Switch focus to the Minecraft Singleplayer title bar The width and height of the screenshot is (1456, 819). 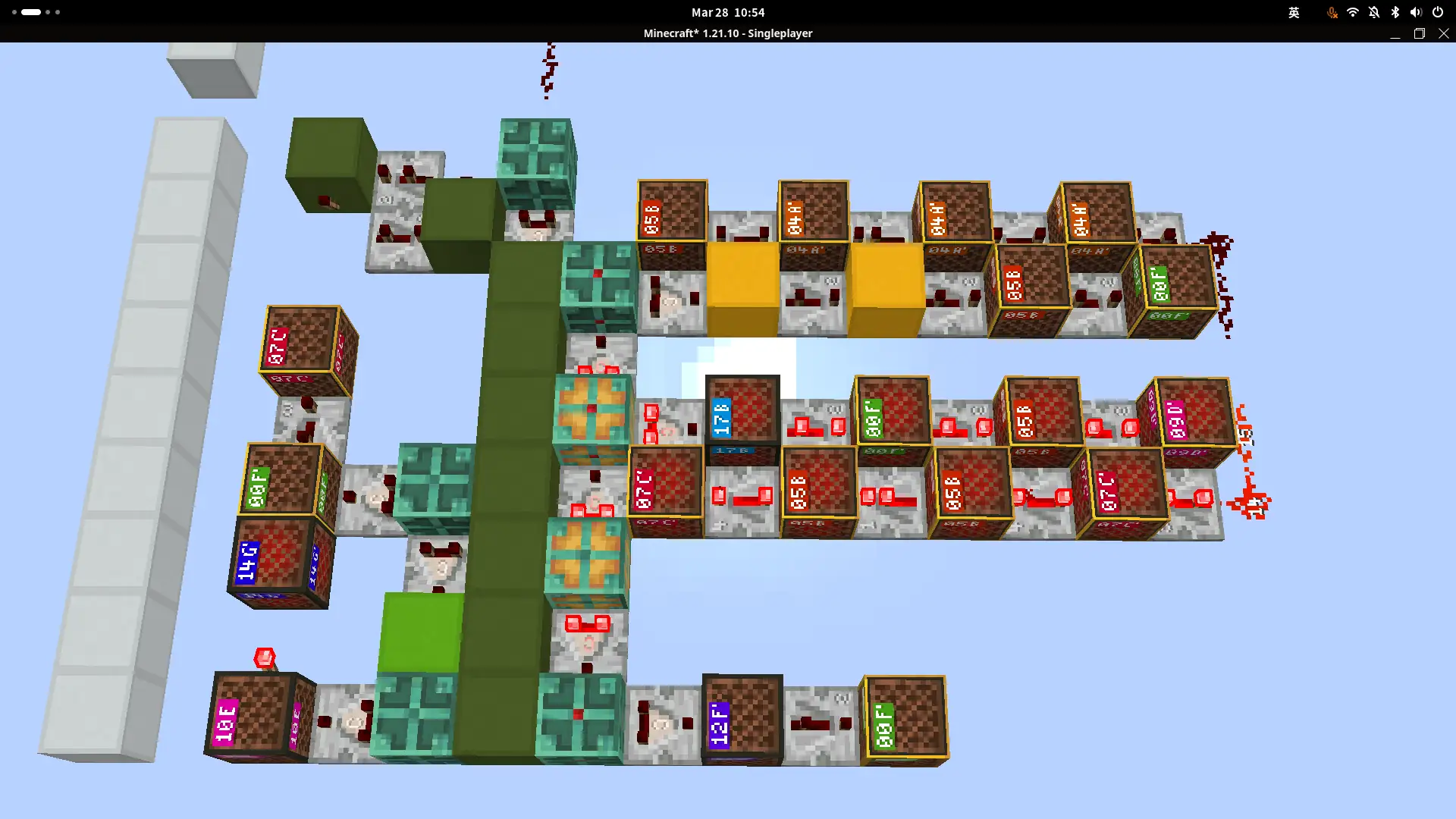[727, 33]
